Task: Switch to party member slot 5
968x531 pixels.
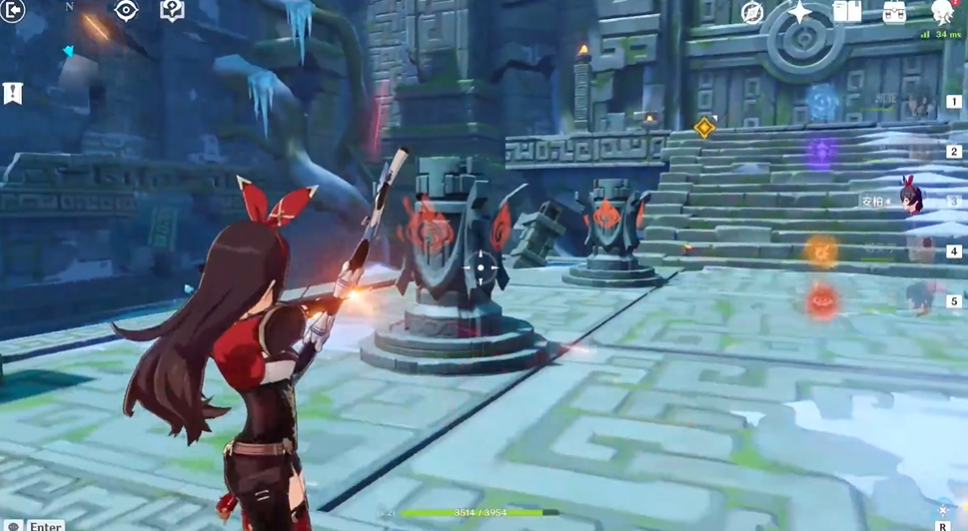Action: 953,301
